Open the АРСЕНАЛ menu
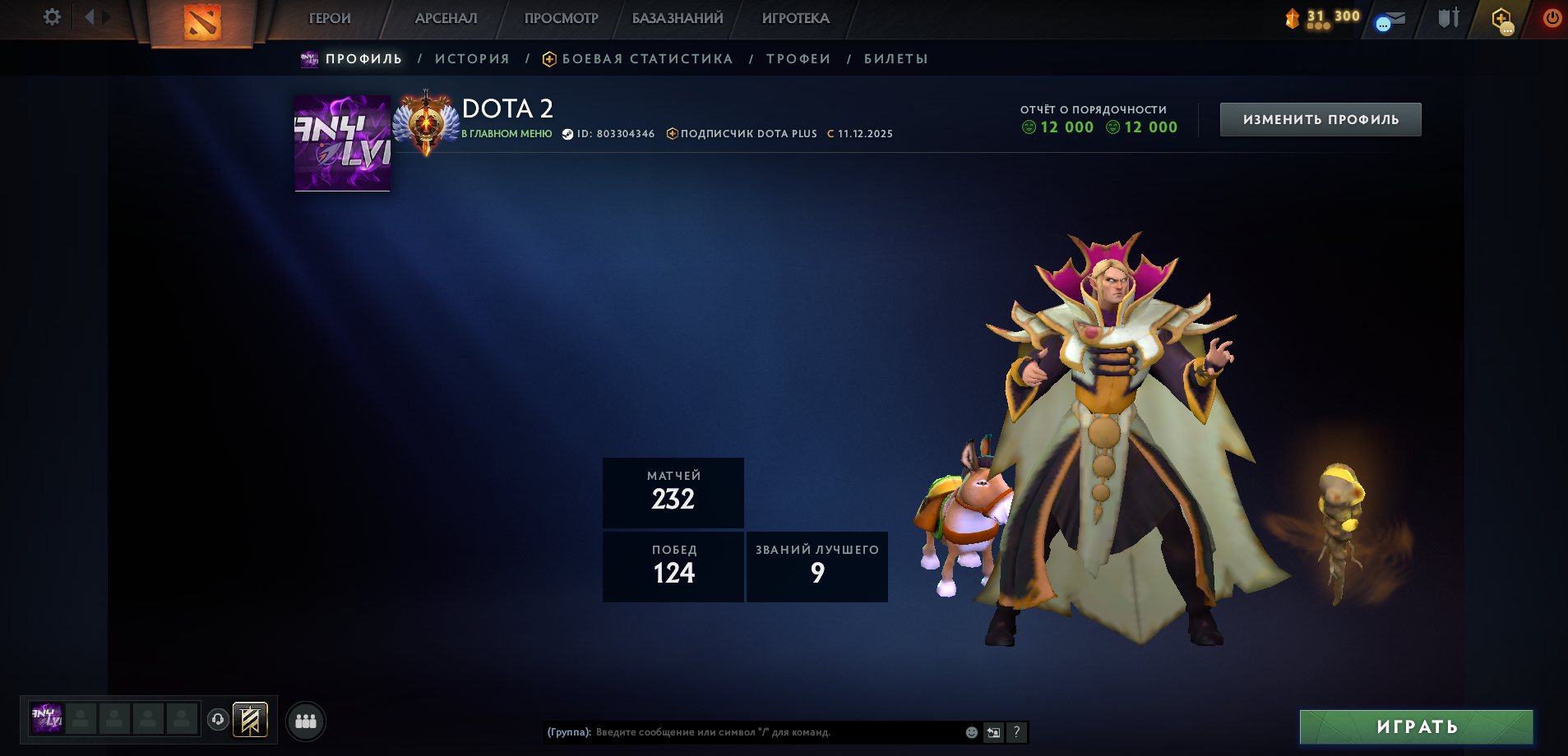The width and height of the screenshot is (1568, 756). coord(446,18)
